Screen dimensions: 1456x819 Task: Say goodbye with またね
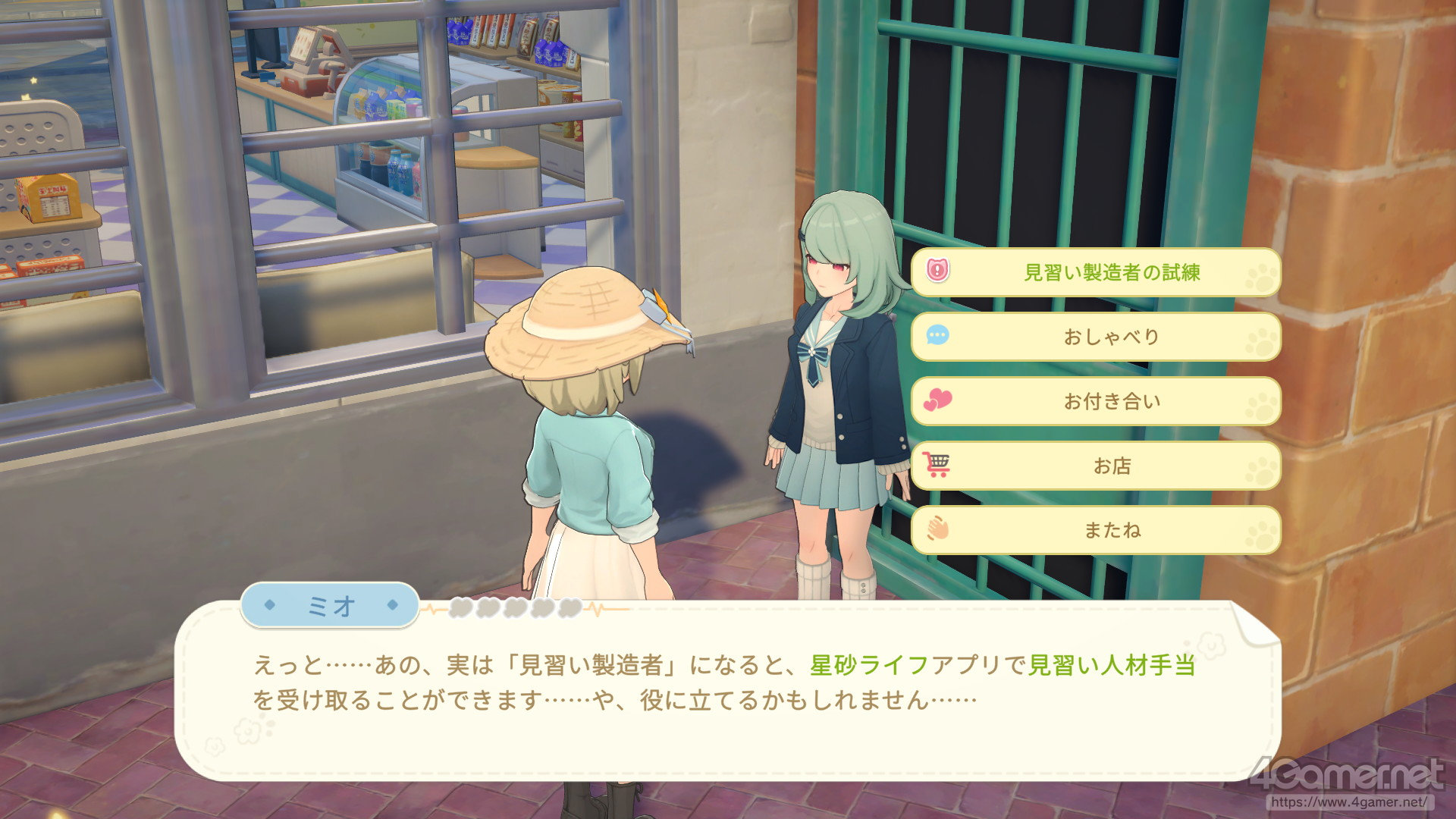(1096, 530)
